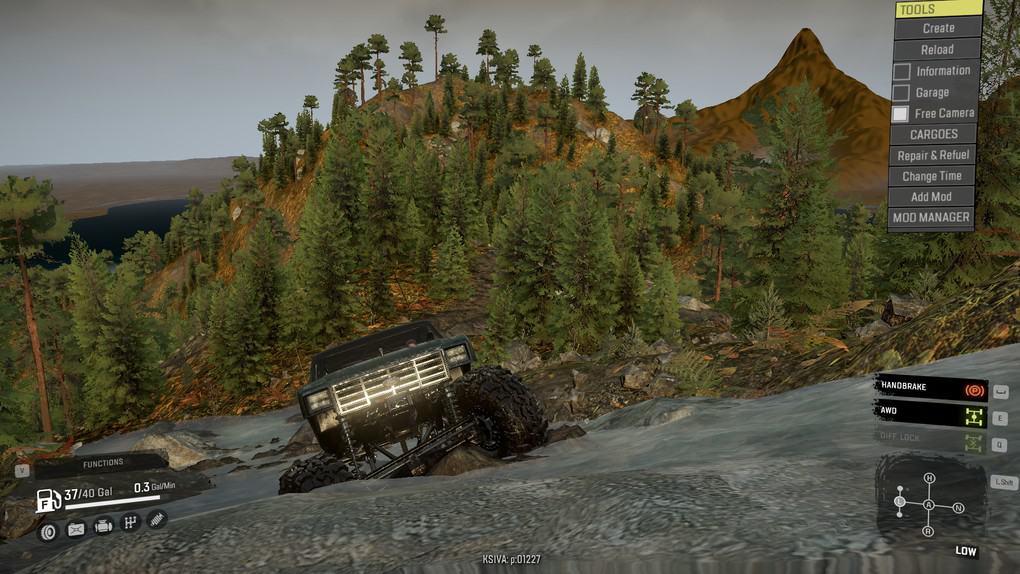Image resolution: width=1020 pixels, height=574 pixels.
Task: Click the engine status icon
Action: point(103,526)
